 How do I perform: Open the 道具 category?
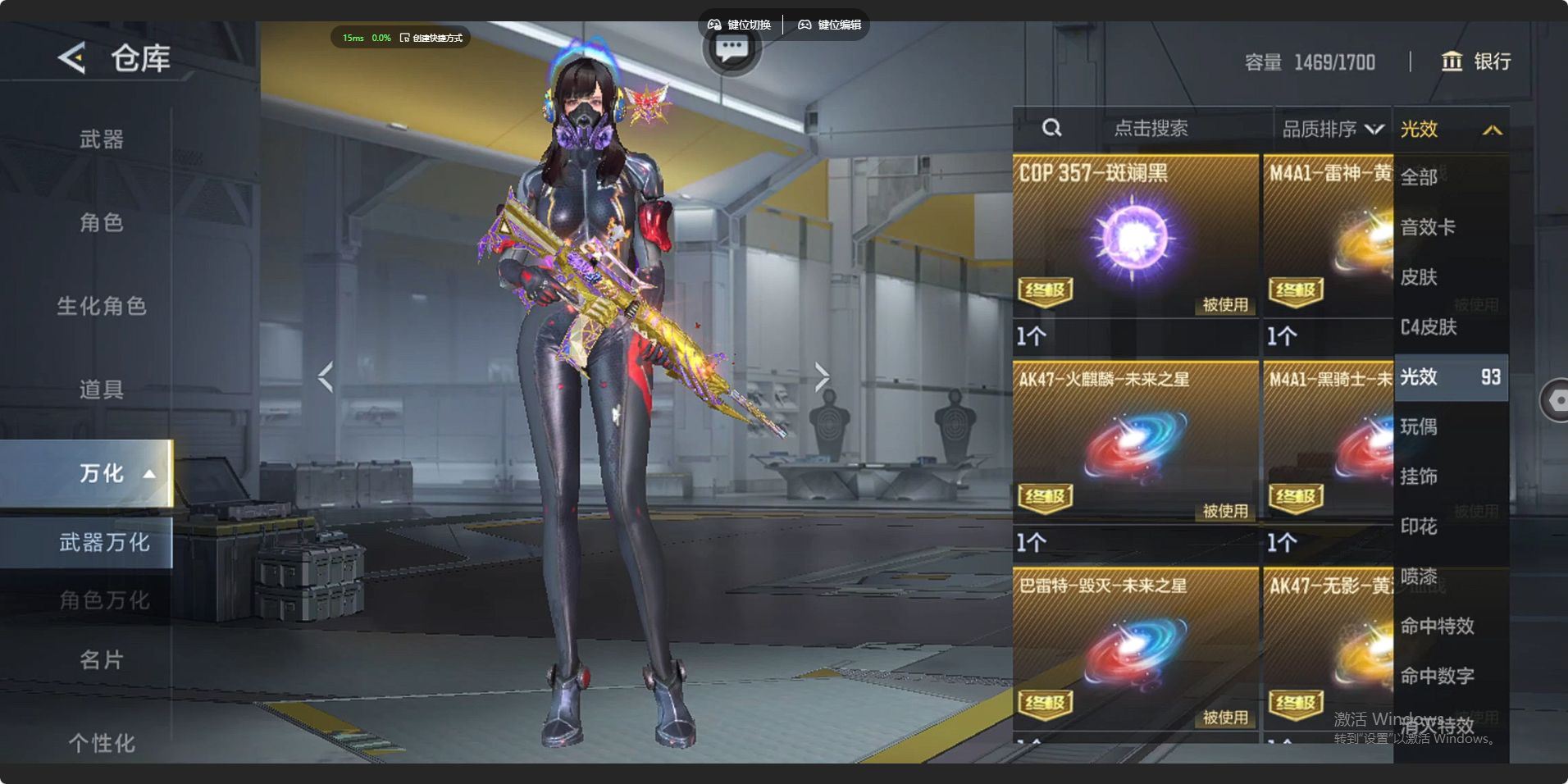[101, 390]
